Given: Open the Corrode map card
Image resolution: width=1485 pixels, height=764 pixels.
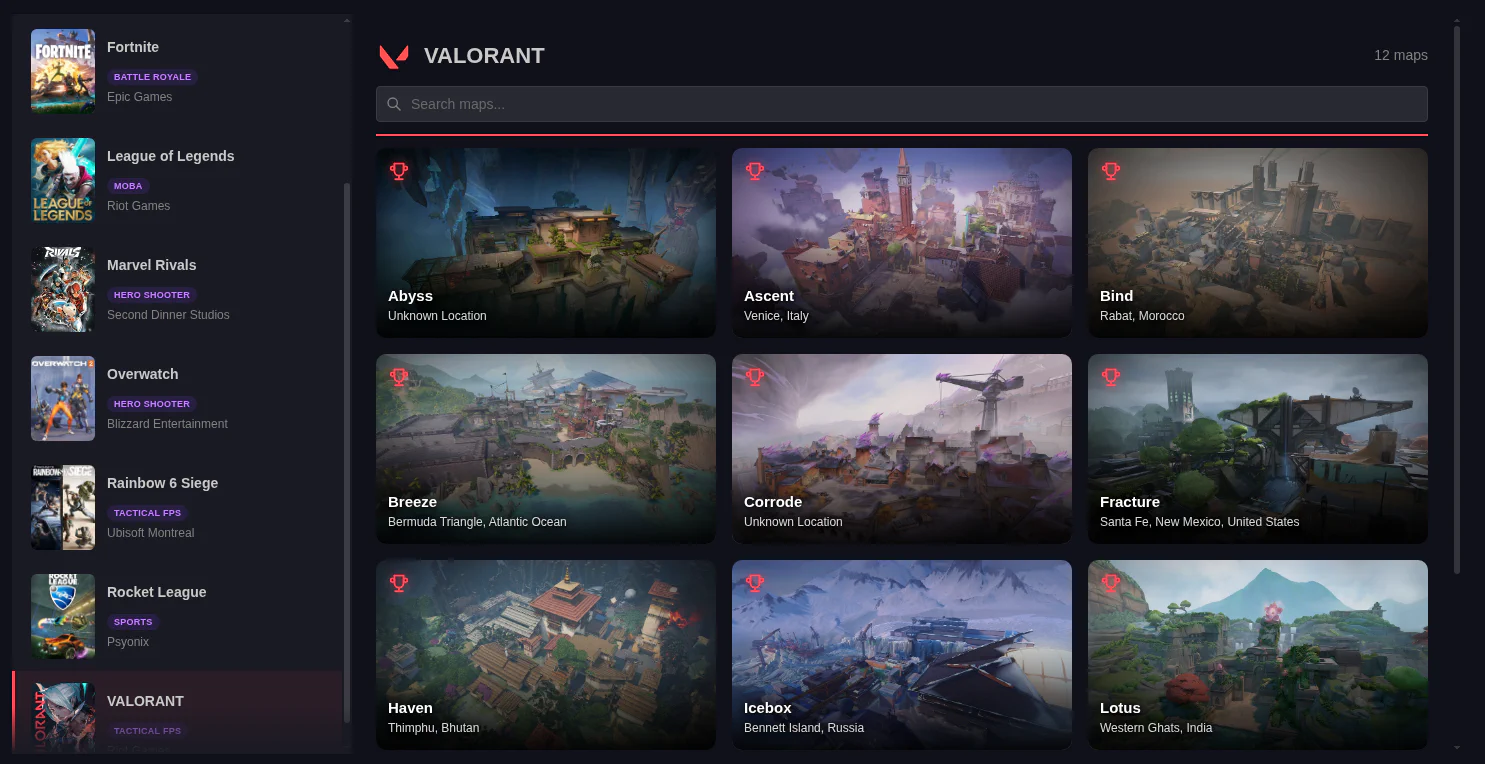Looking at the screenshot, I should [901, 448].
